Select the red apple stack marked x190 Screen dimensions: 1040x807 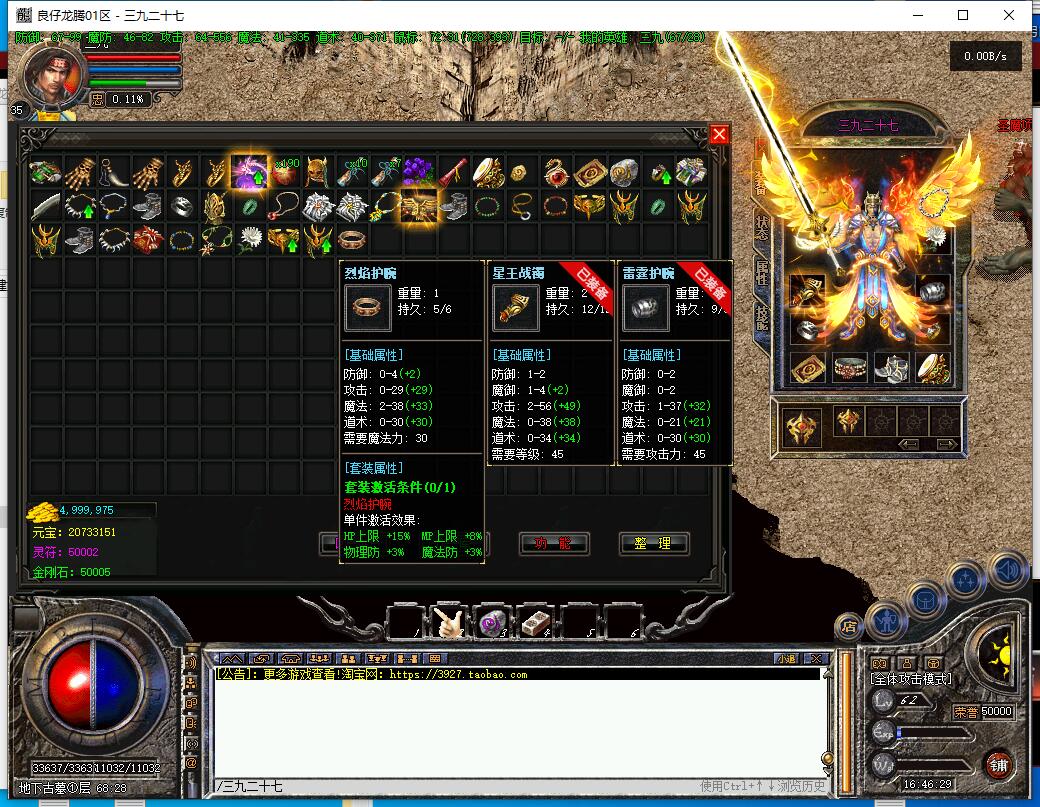pyautogui.click(x=283, y=172)
